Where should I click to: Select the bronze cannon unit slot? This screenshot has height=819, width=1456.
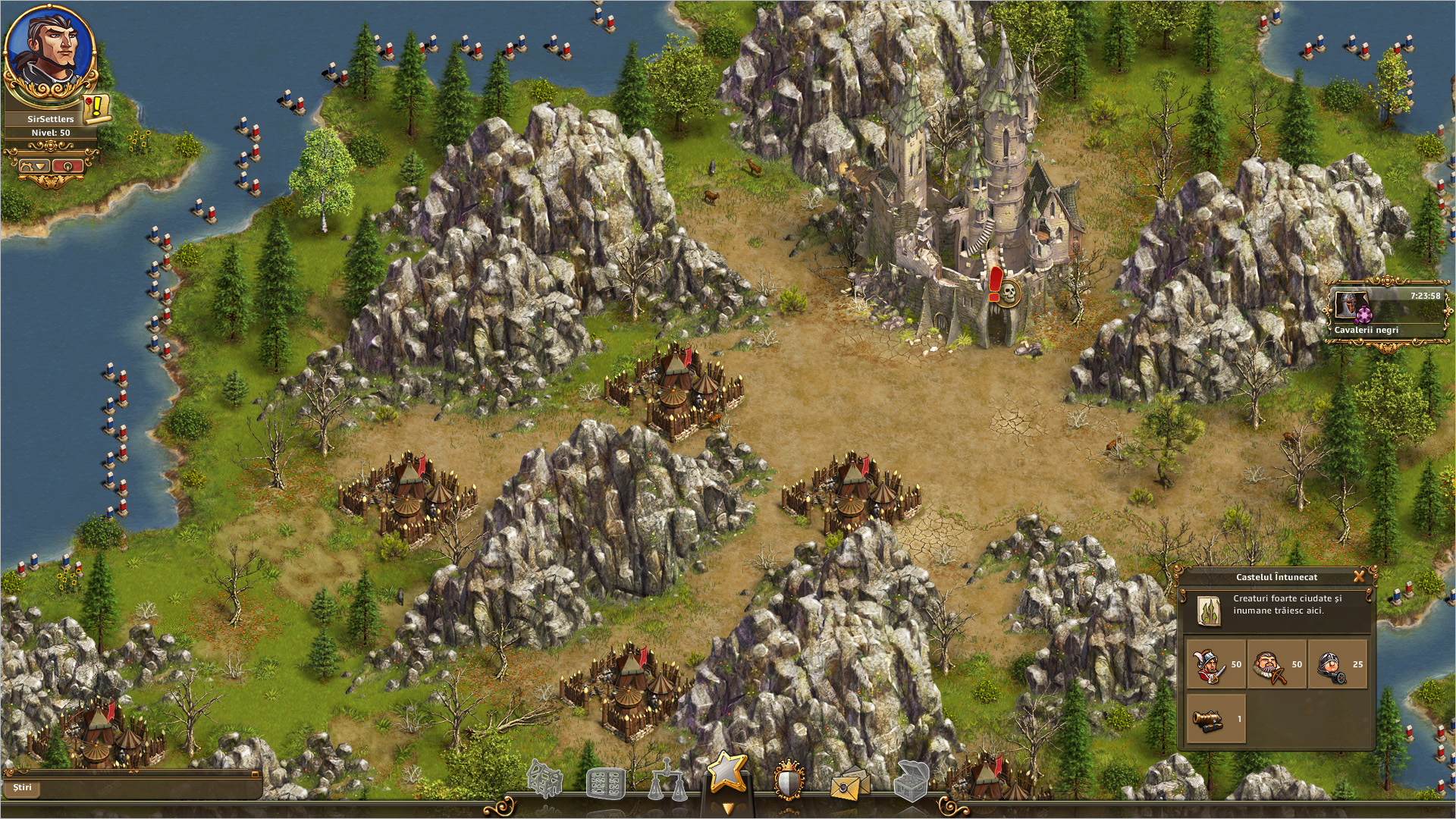pyautogui.click(x=1216, y=718)
